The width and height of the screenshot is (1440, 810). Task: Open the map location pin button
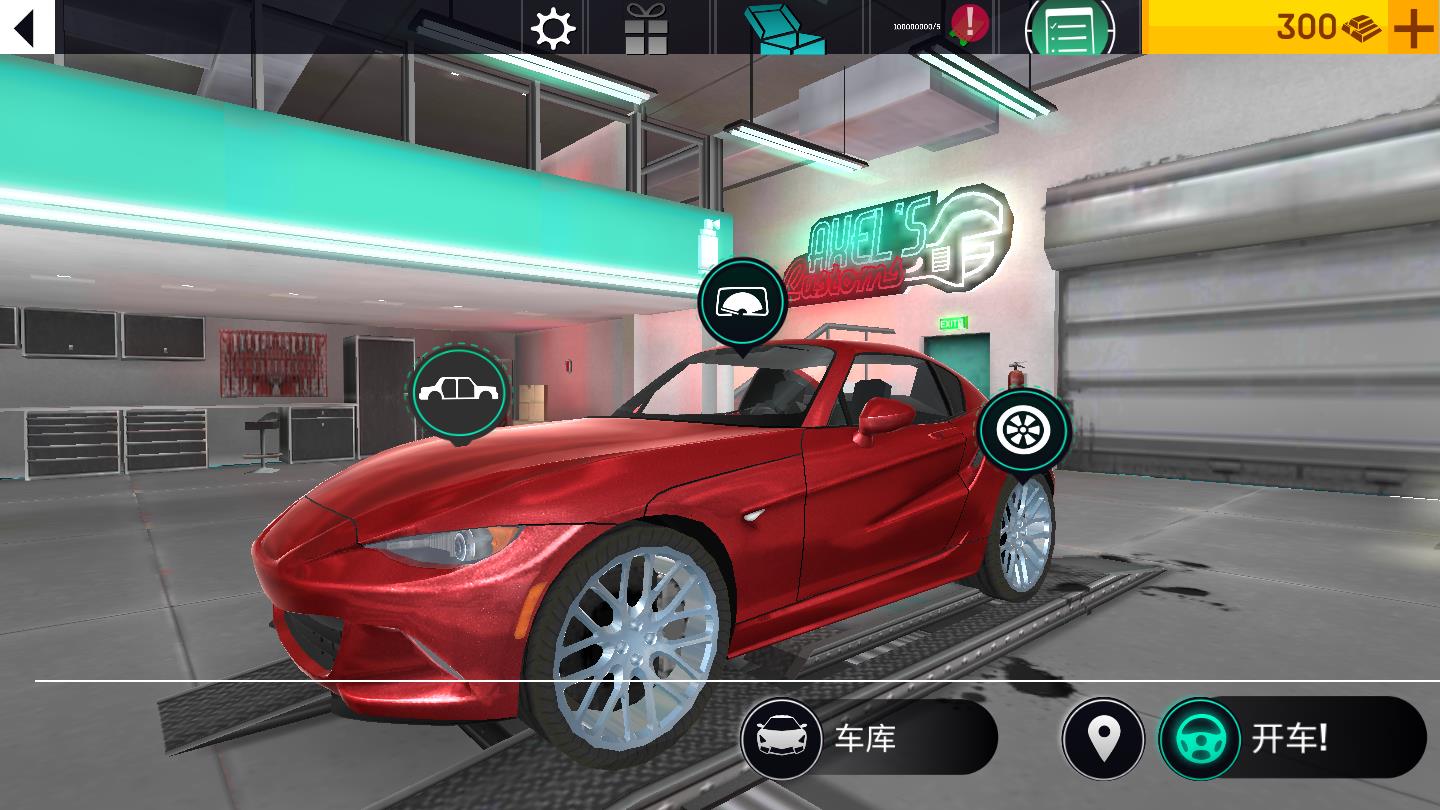pos(1103,739)
